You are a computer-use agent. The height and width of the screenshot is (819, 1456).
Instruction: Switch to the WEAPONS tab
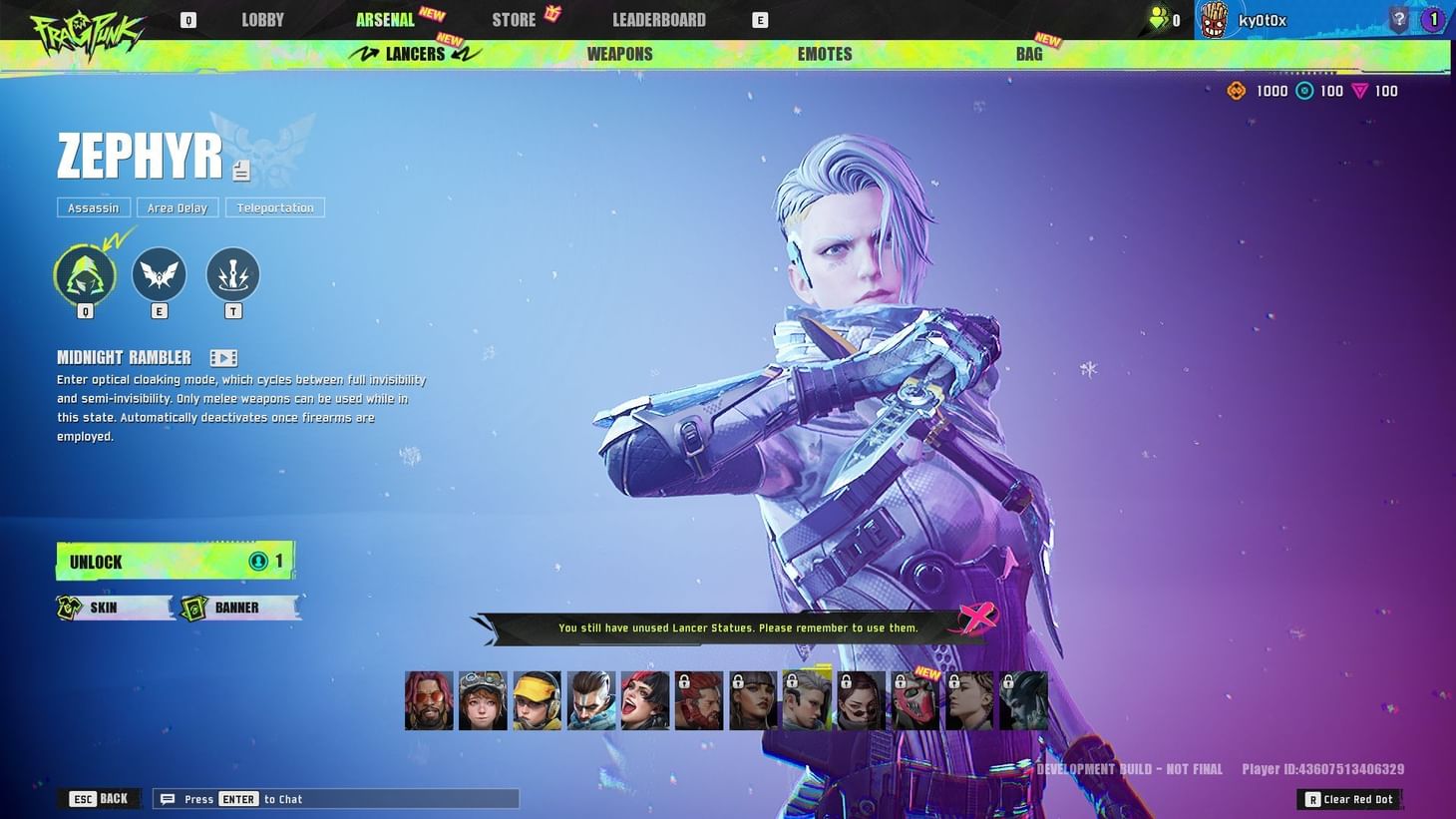click(618, 54)
